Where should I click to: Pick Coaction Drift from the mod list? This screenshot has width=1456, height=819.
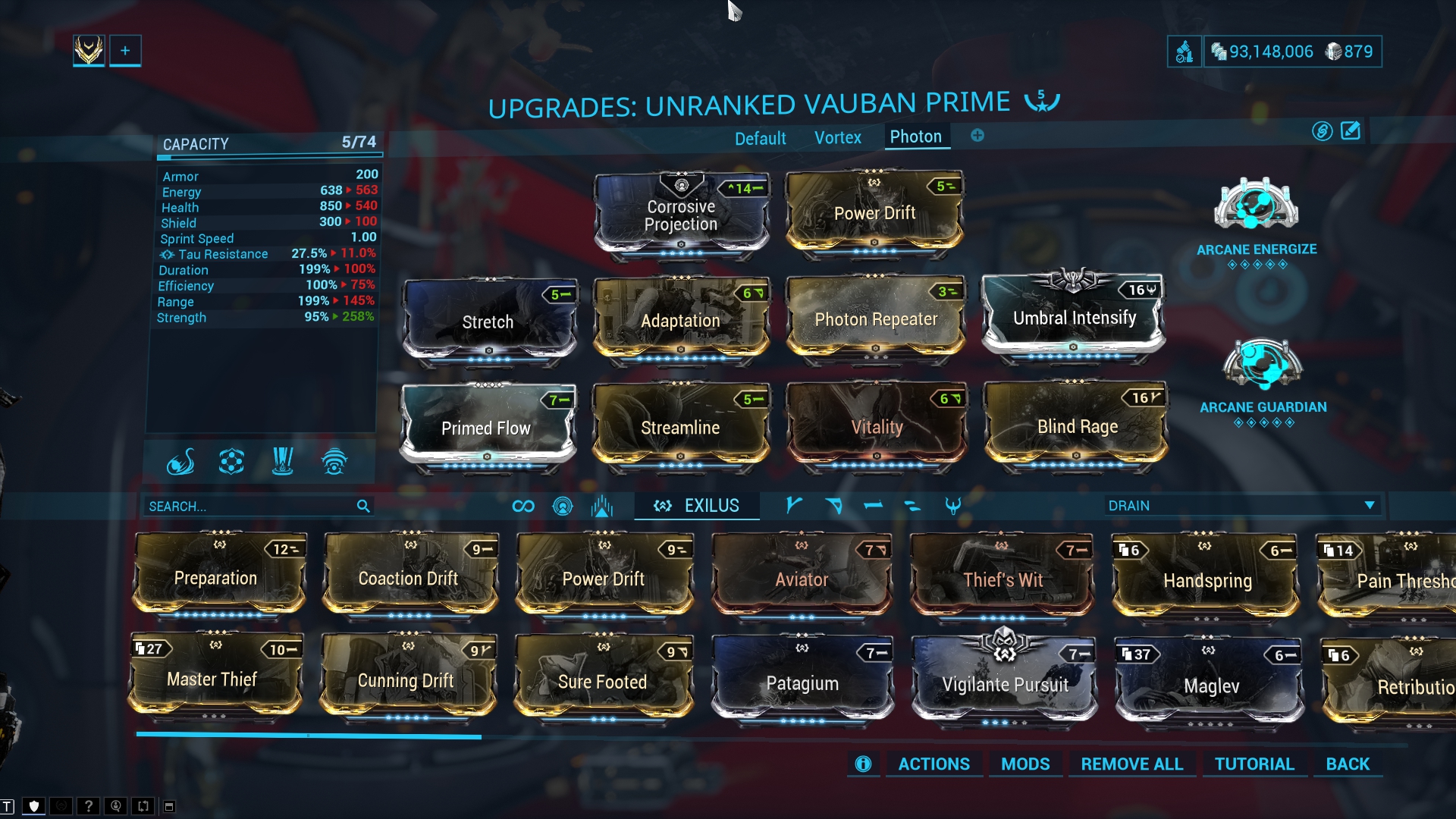click(x=408, y=579)
